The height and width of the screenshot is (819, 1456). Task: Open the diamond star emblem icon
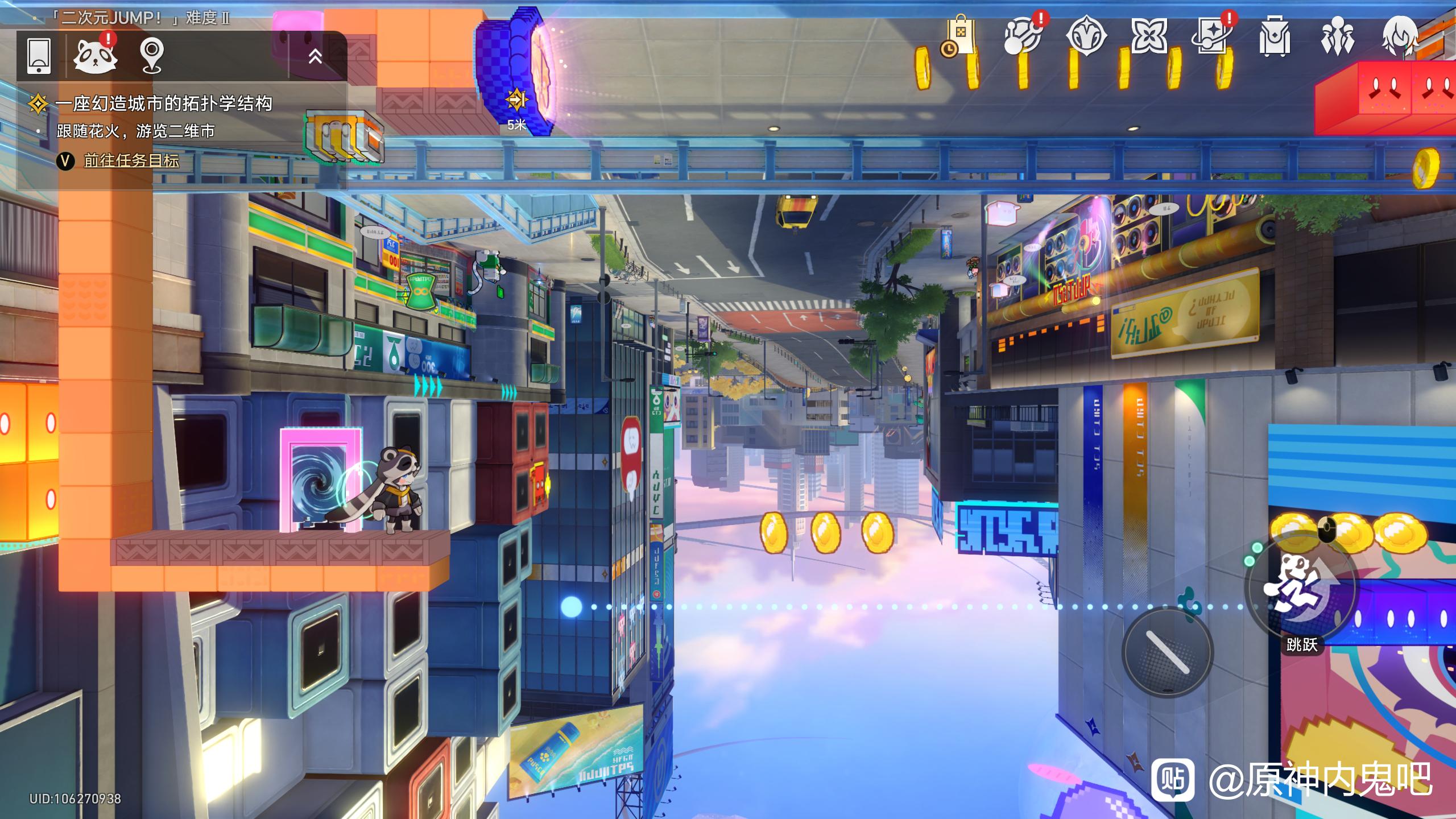click(x=1086, y=36)
